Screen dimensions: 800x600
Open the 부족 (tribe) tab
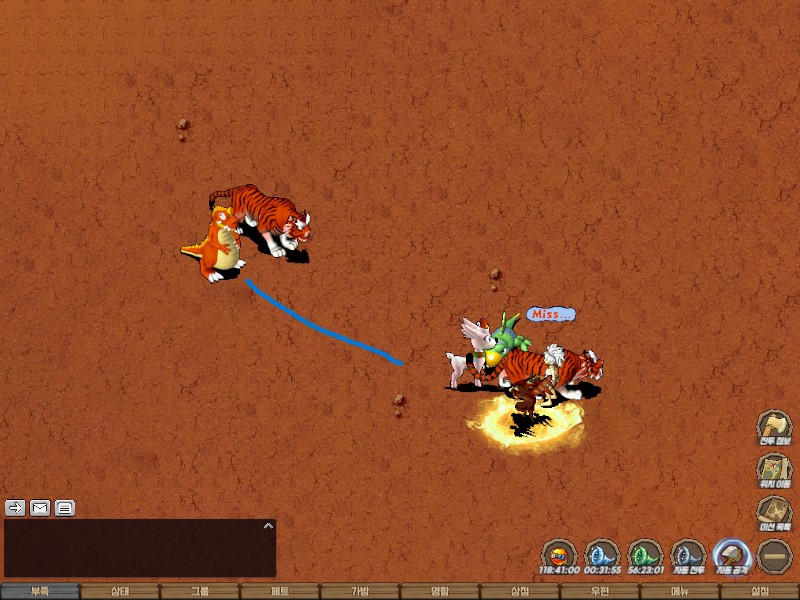(40, 591)
